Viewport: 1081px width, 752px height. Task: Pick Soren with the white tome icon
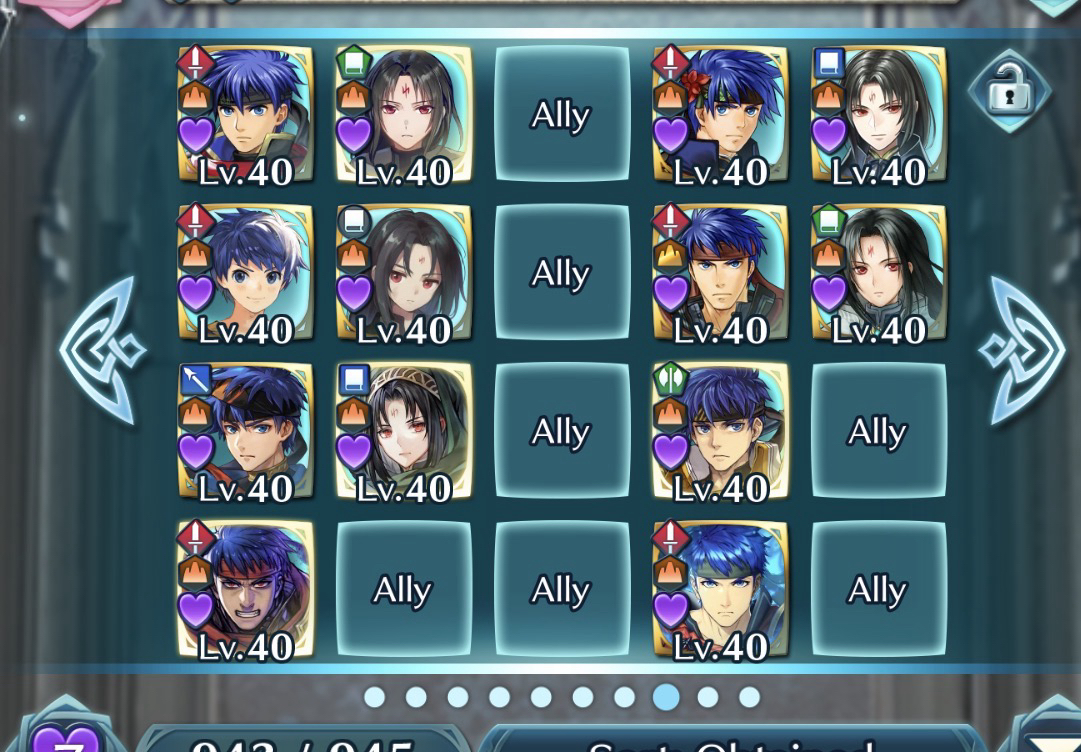[403, 273]
